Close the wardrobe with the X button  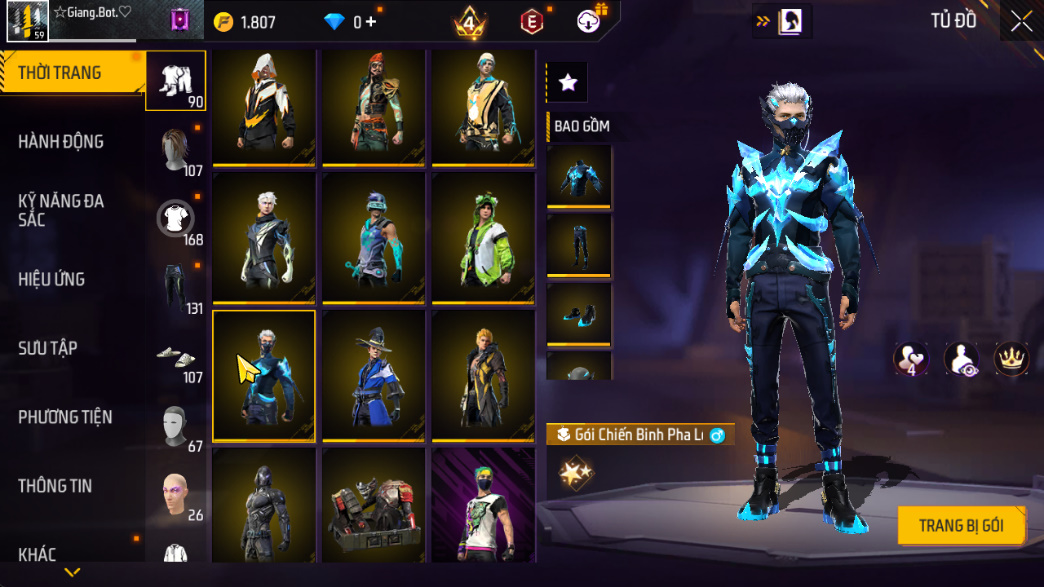(1020, 22)
